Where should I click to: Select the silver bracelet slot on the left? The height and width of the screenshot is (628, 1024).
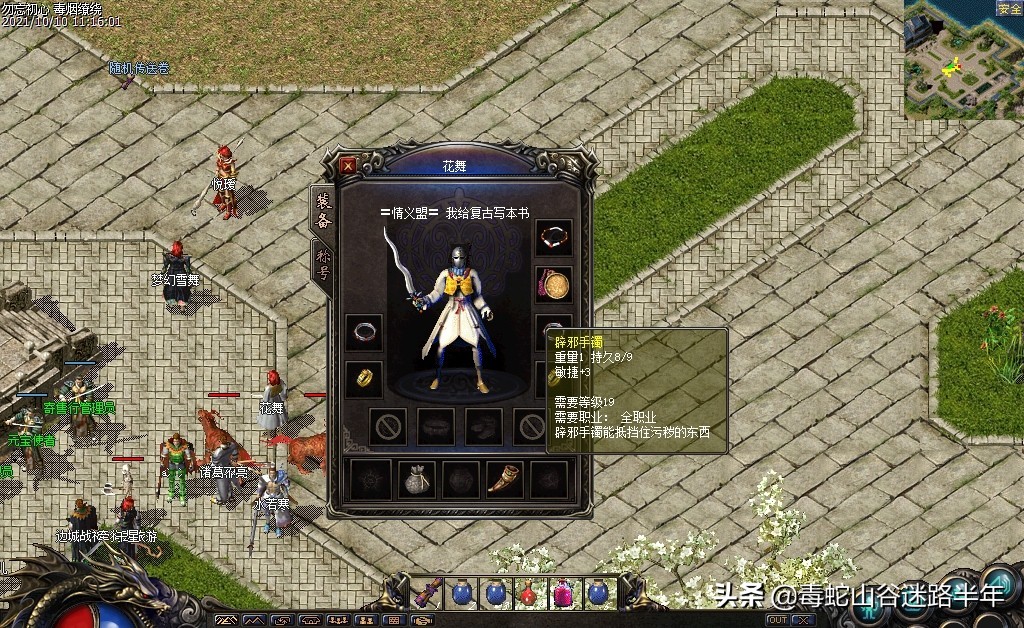[364, 332]
